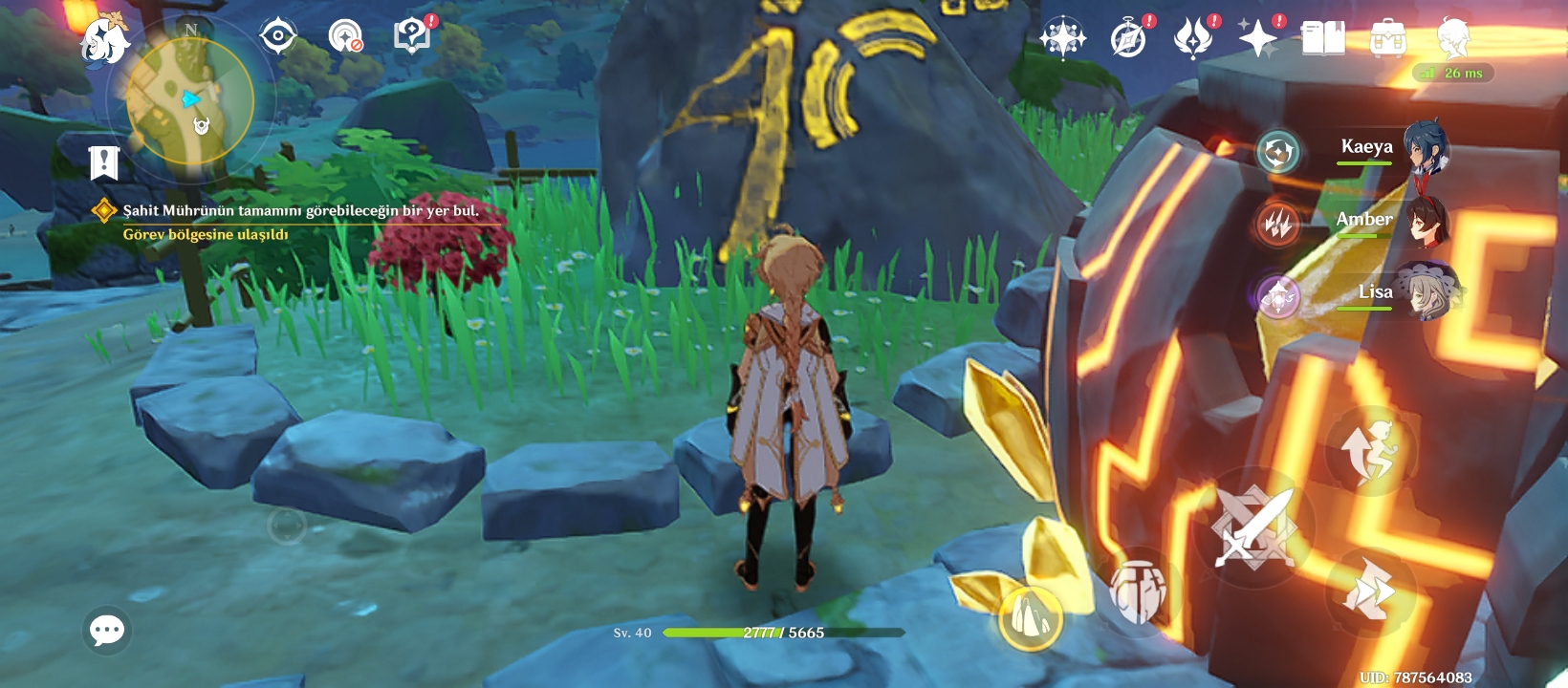Viewport: 1568px width, 688px height.
Task: Open the chat speech bubble
Action: tap(107, 630)
